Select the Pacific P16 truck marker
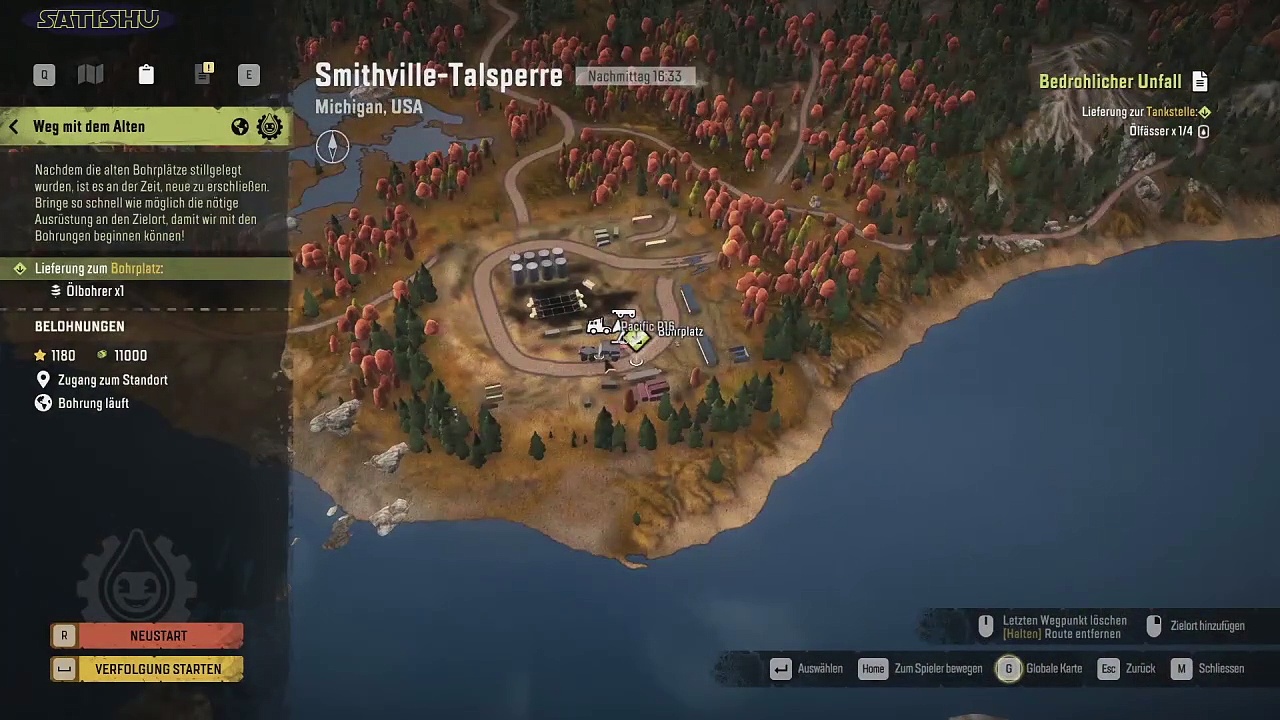The width and height of the screenshot is (1280, 720). click(x=601, y=326)
